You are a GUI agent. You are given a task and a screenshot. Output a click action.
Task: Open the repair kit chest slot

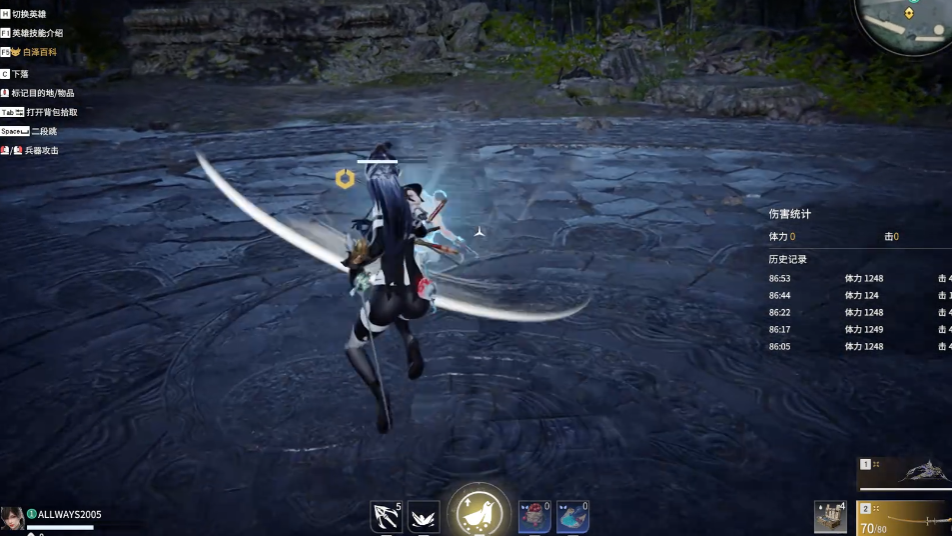coord(830,516)
